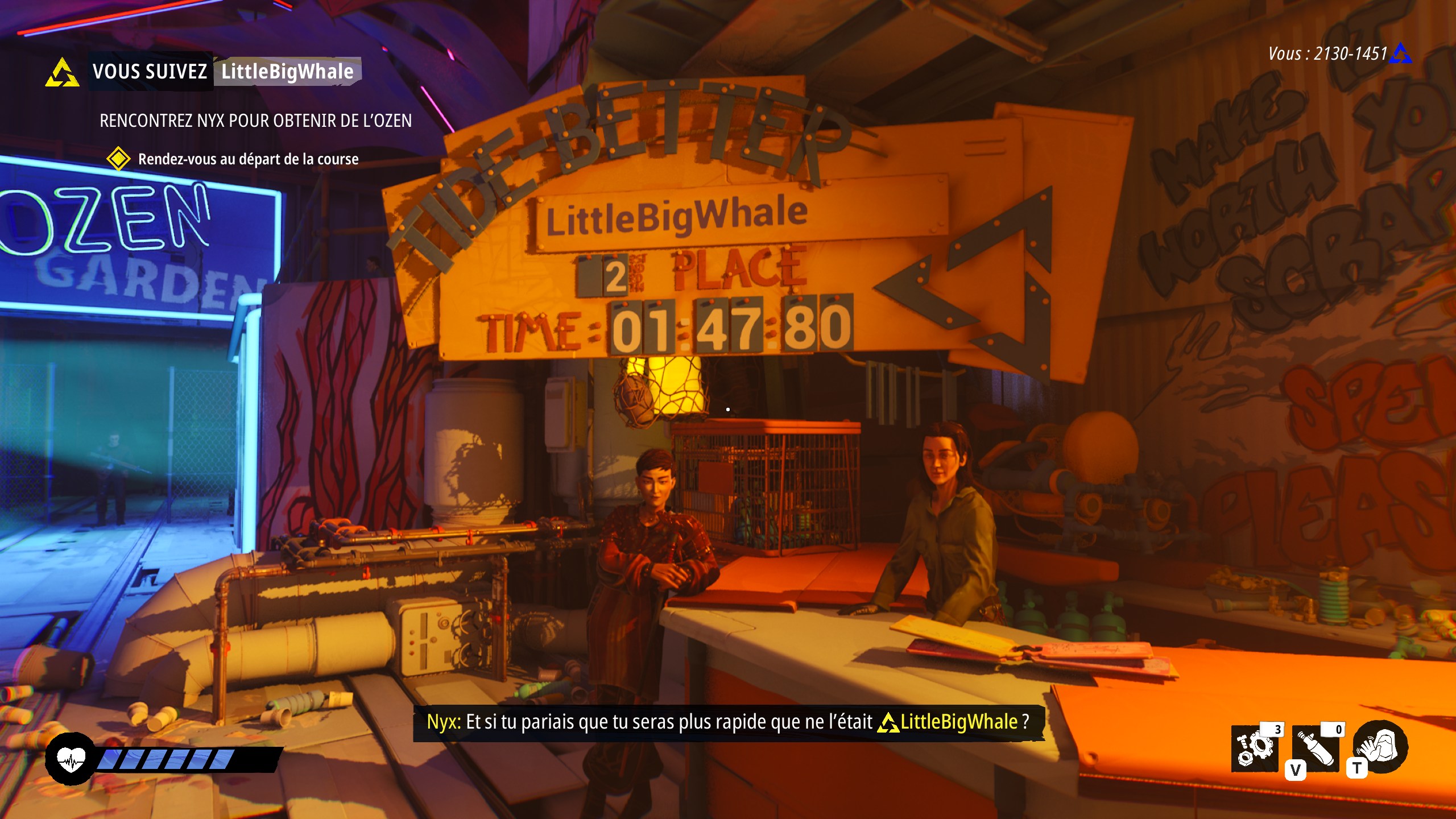Select the 'Vous : 2130-1451' player ID
The image size is (1456, 819).
(x=1328, y=54)
